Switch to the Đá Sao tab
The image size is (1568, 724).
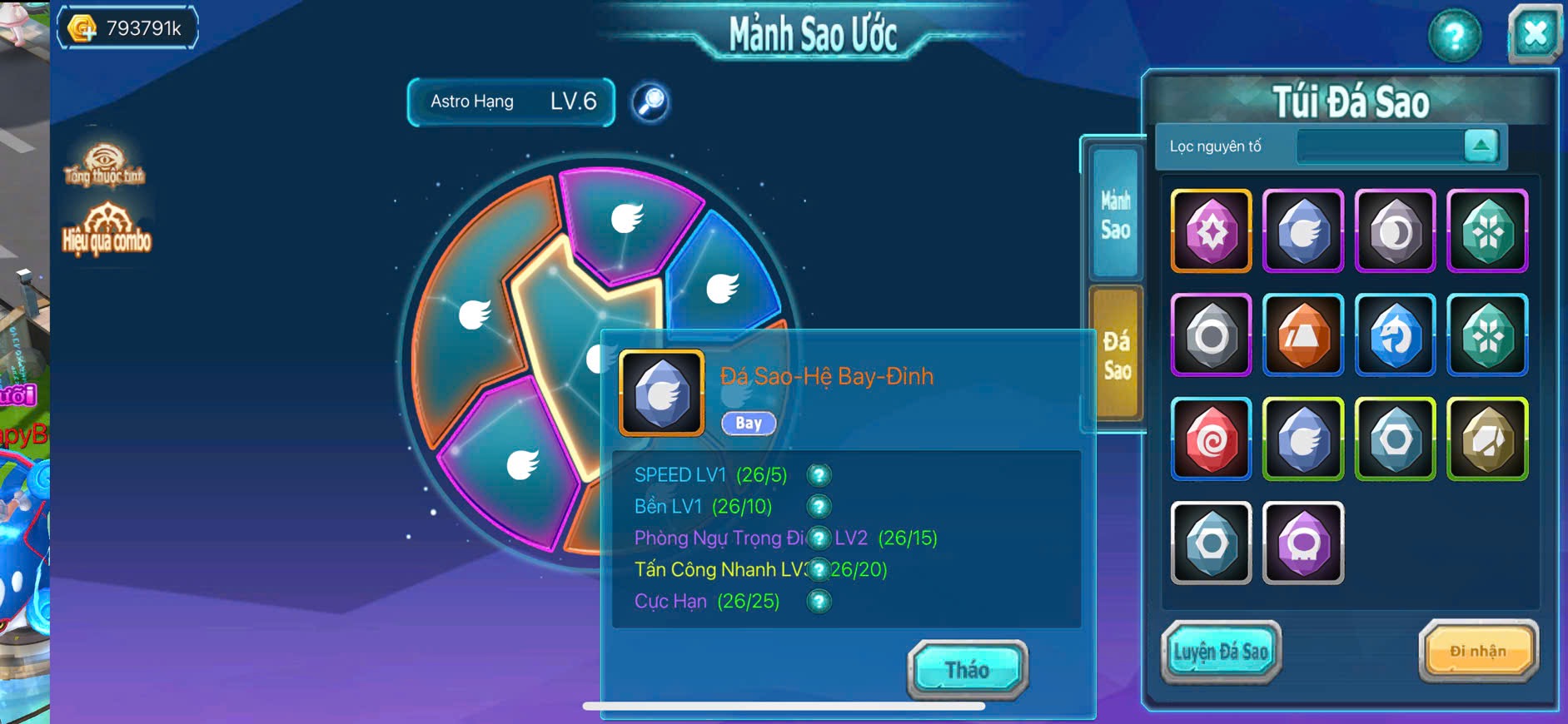[1116, 354]
